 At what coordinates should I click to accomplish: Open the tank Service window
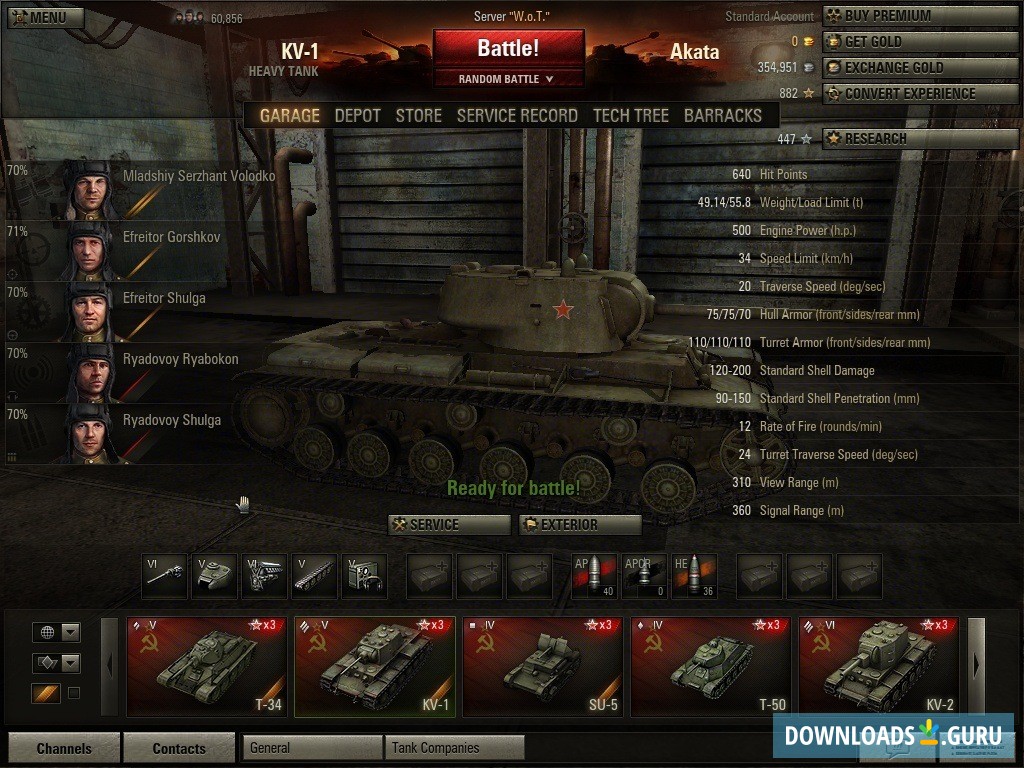pos(449,525)
